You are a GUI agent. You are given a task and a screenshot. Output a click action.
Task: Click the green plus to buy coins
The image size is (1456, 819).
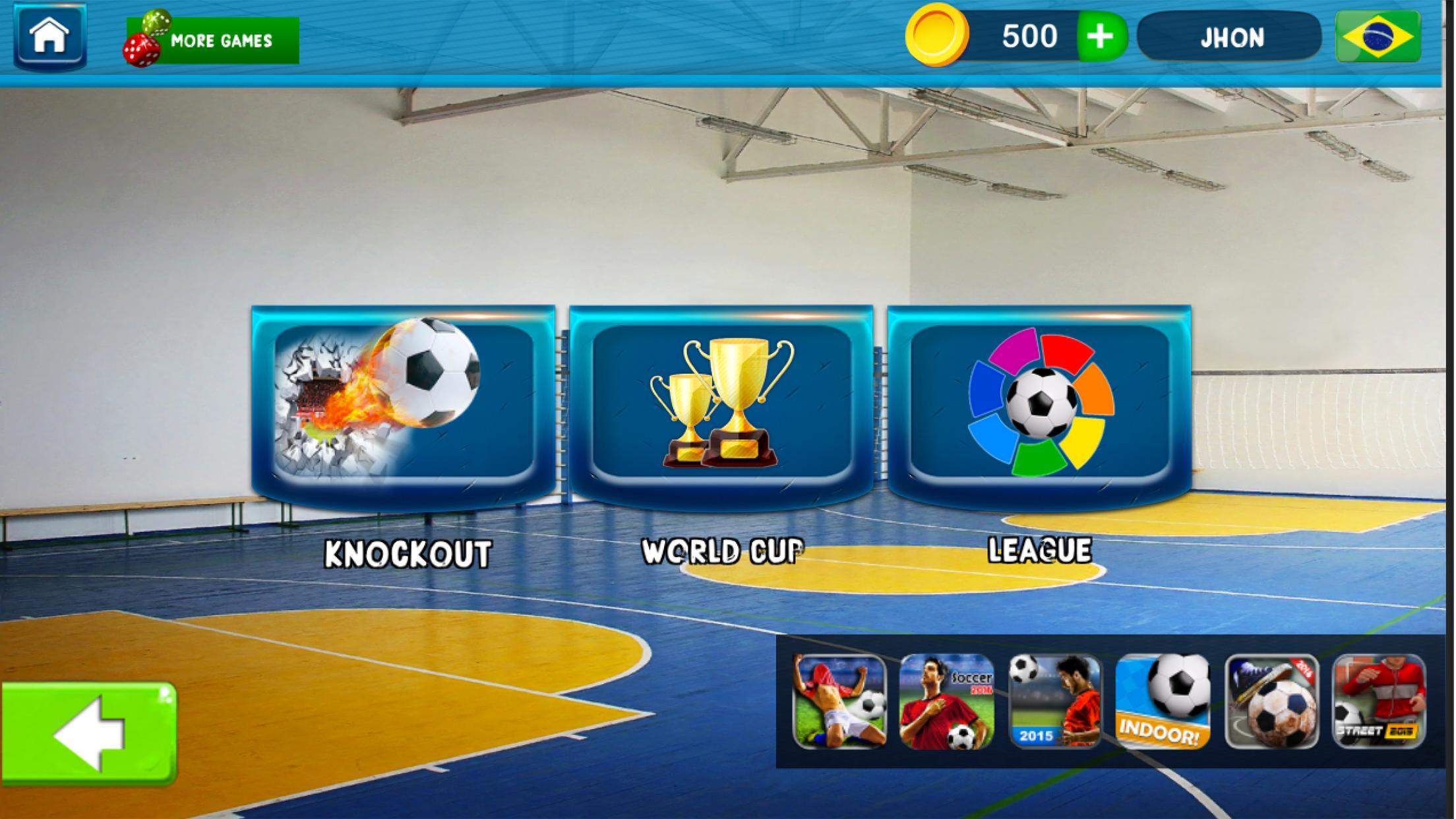click(x=1101, y=36)
